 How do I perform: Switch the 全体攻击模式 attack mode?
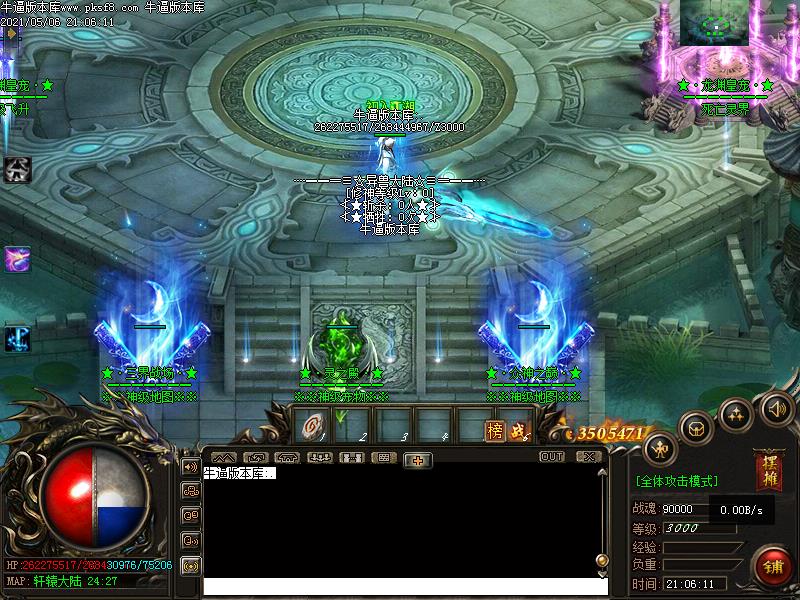(x=676, y=481)
